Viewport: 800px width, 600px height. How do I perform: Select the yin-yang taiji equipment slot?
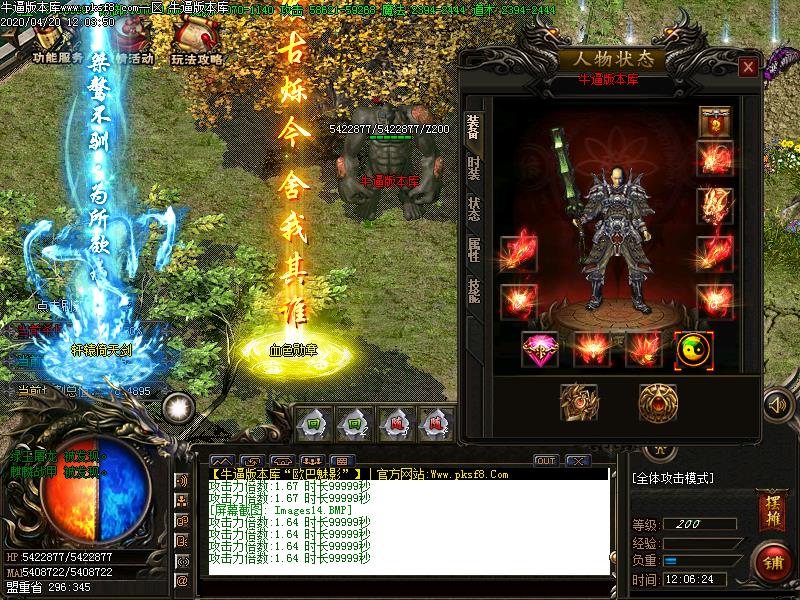693,349
